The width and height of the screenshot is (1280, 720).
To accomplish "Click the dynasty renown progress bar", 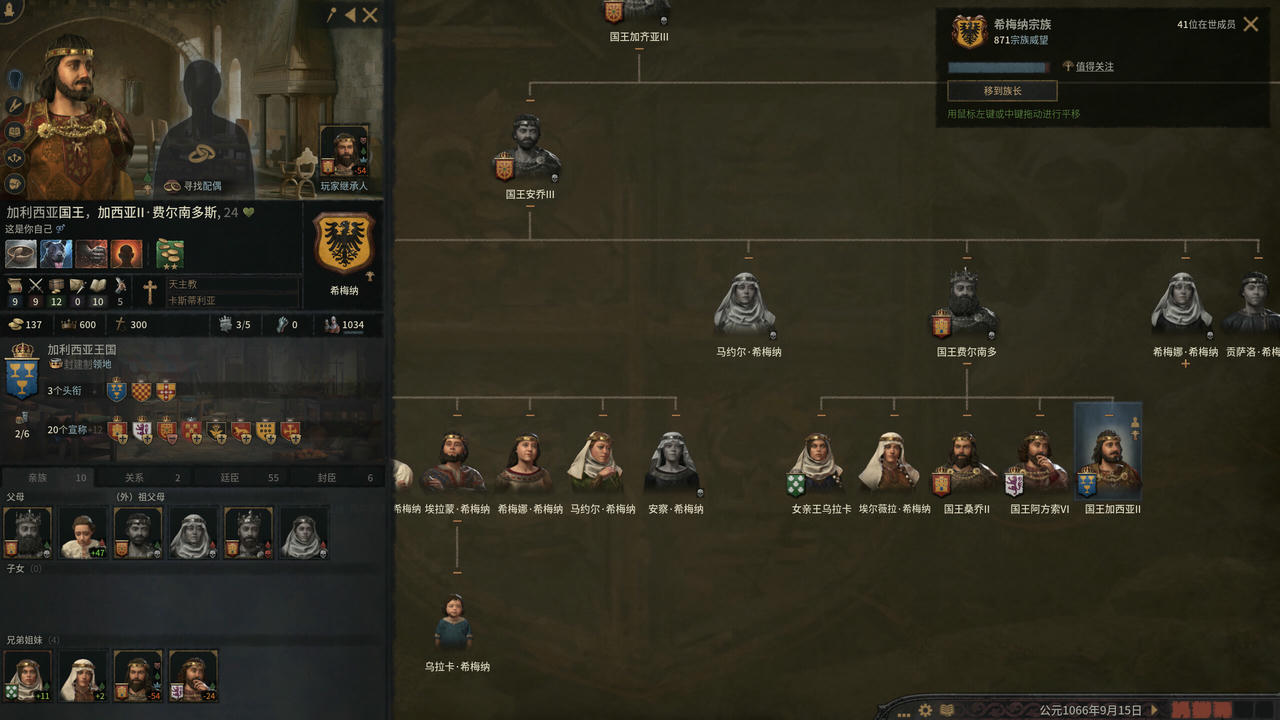I will [x=998, y=66].
